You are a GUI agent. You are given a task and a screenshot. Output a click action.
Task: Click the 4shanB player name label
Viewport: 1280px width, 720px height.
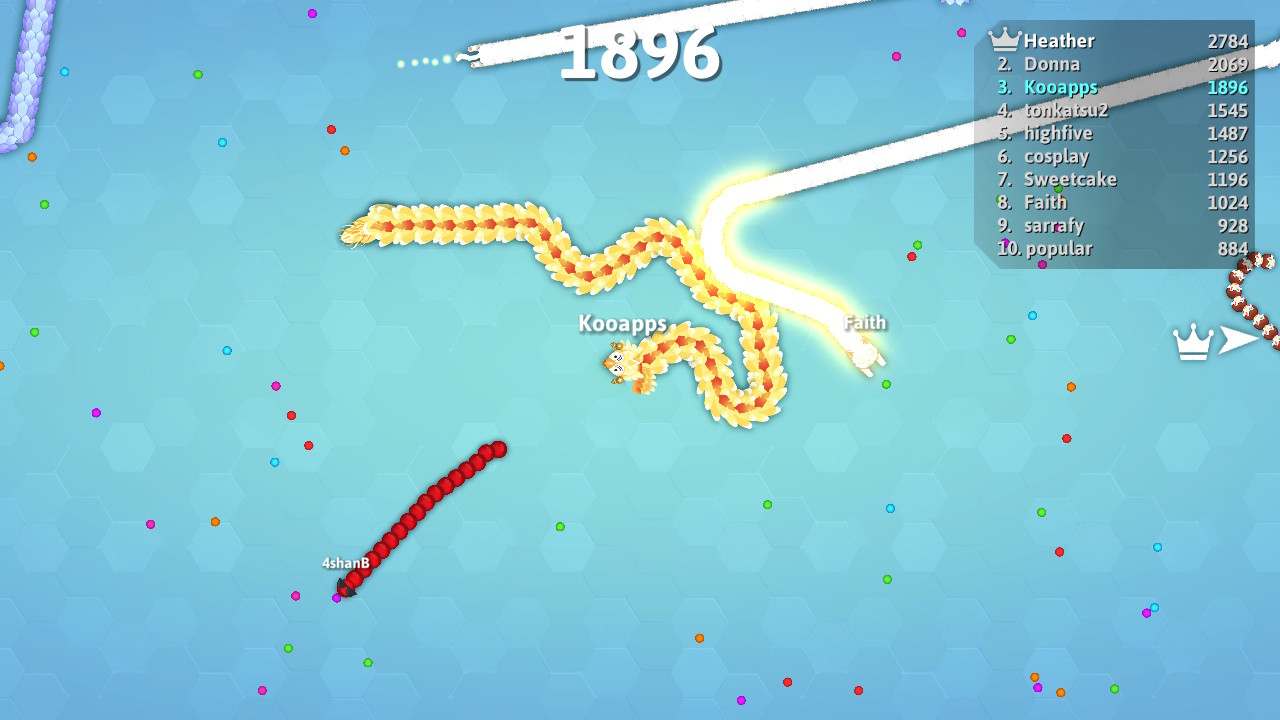pos(343,562)
